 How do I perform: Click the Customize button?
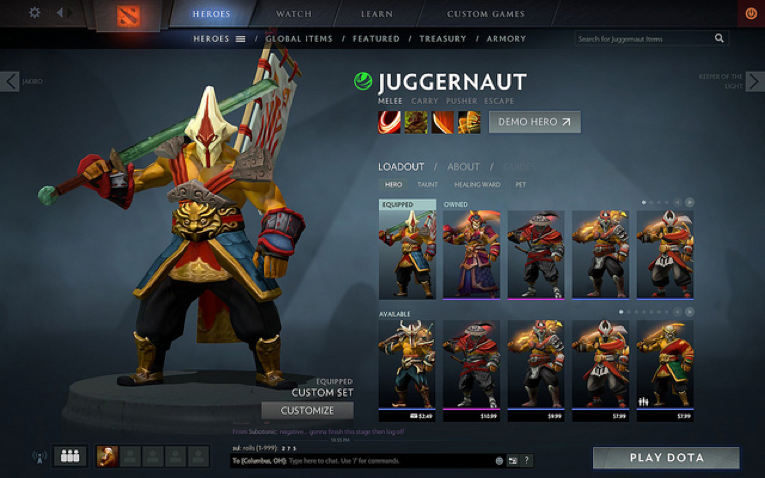307,410
